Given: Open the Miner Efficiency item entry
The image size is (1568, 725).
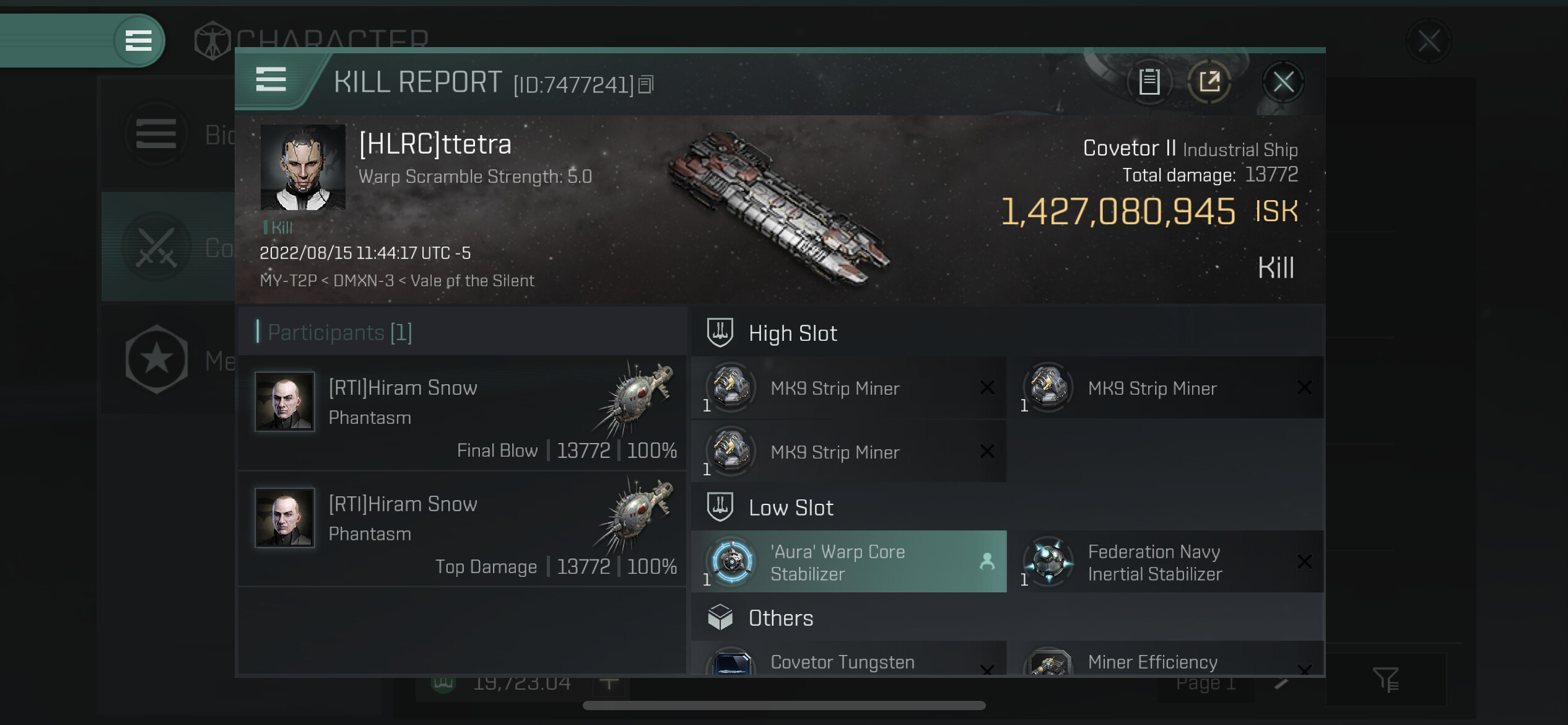Looking at the screenshot, I should pyautogui.click(x=1165, y=661).
